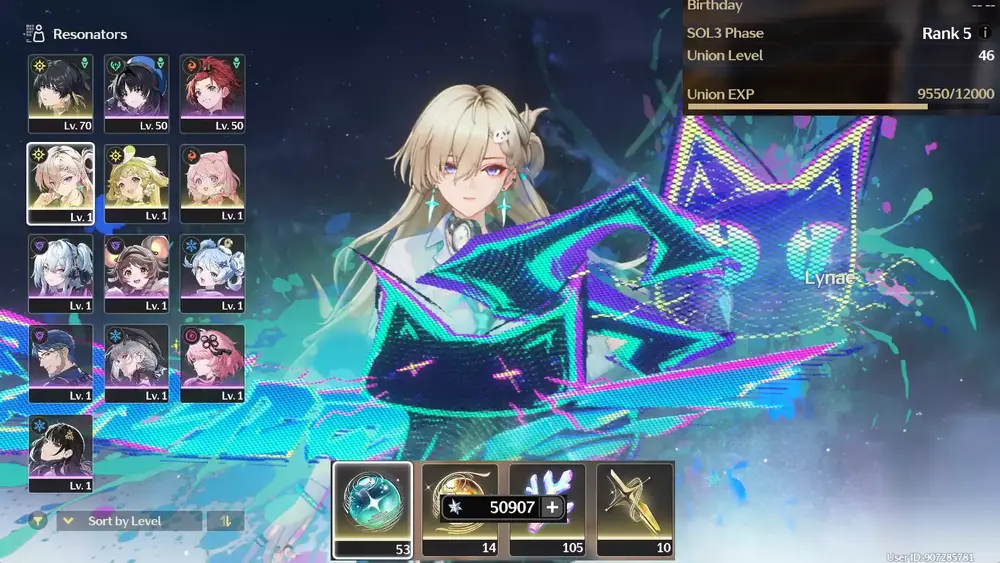This screenshot has height=563, width=1000.
Task: Add more currency with the plus button
Action: click(552, 508)
